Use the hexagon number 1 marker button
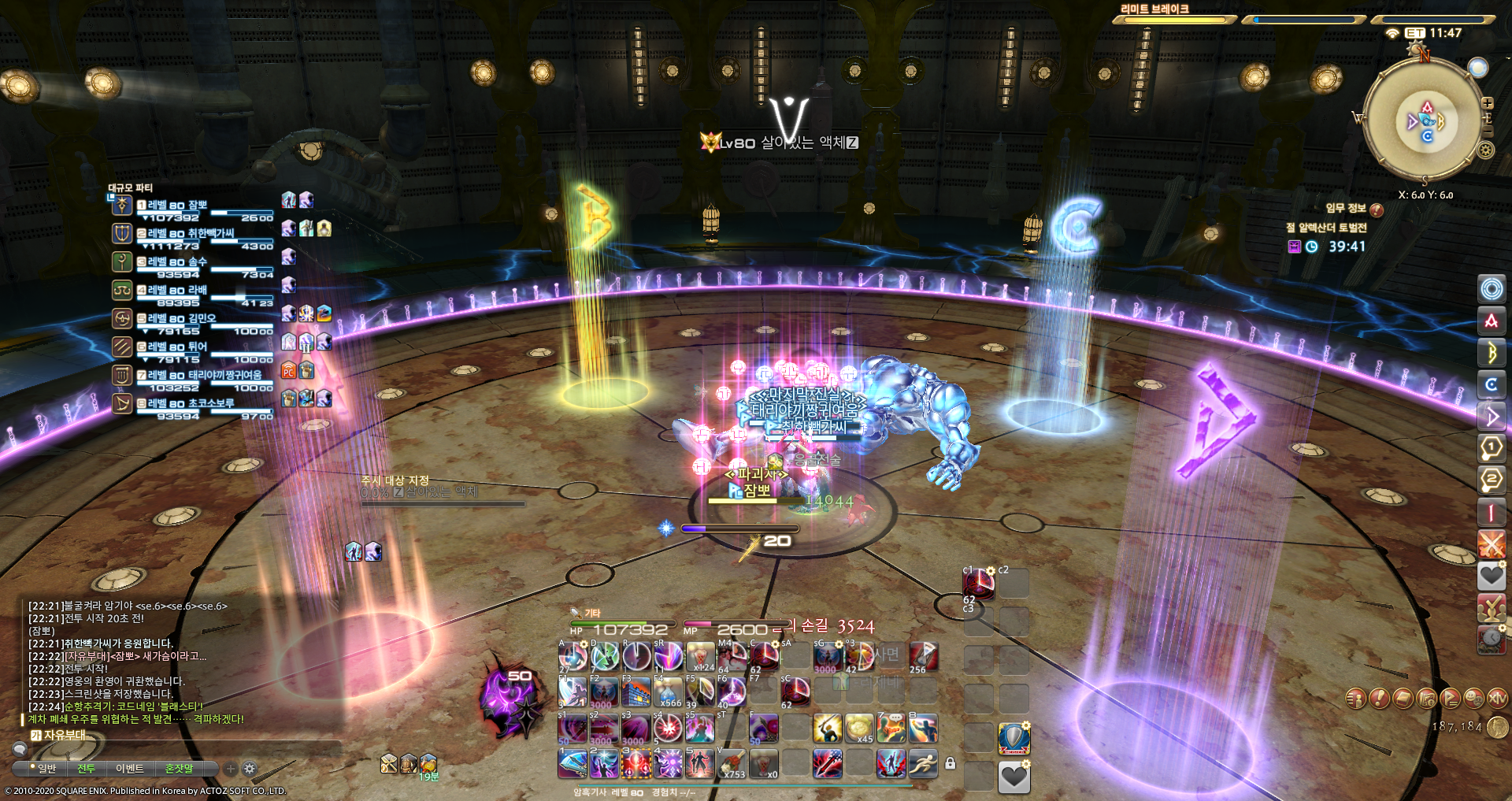The width and height of the screenshot is (1512, 801). pos(1491,448)
